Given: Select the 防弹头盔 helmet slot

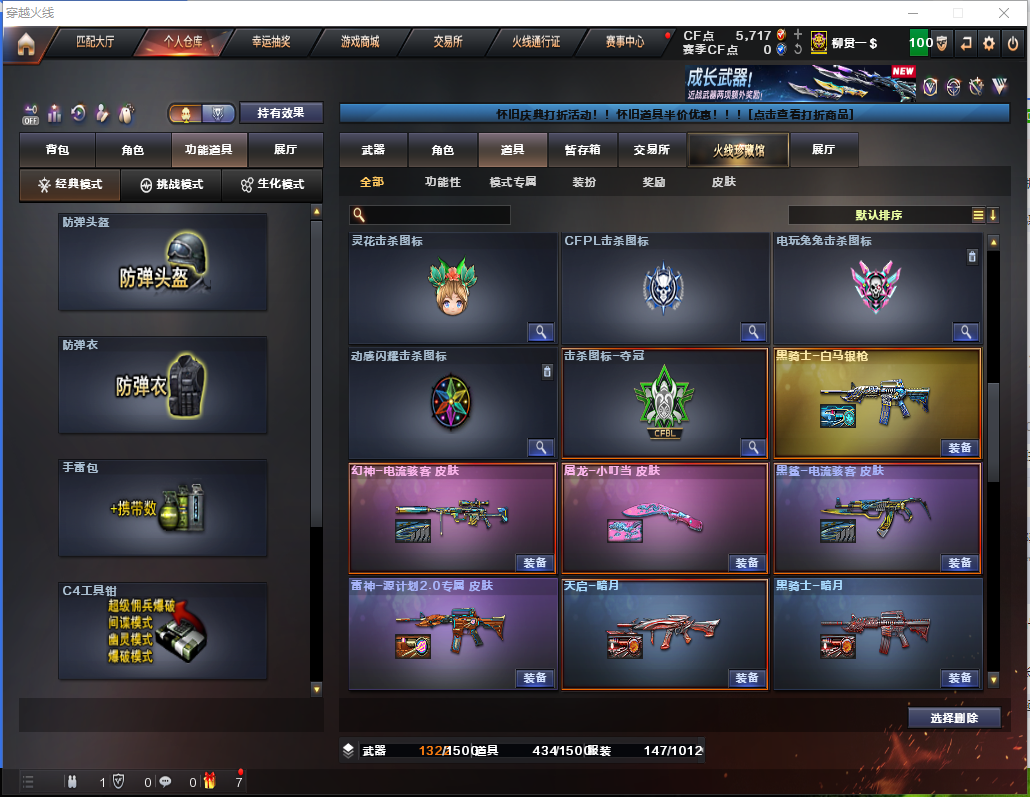Looking at the screenshot, I should [163, 262].
